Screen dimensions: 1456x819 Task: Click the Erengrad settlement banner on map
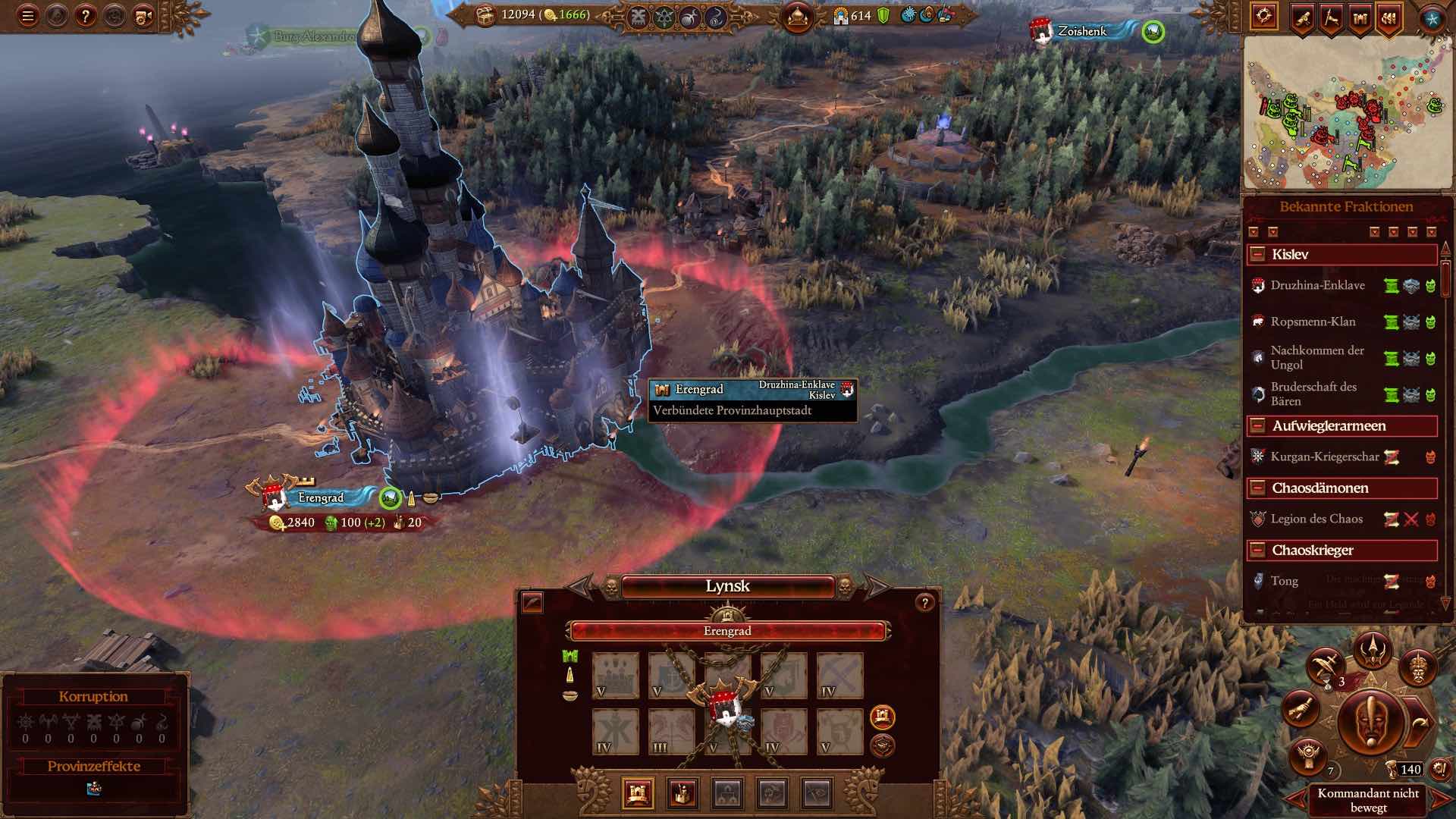pyautogui.click(x=320, y=498)
